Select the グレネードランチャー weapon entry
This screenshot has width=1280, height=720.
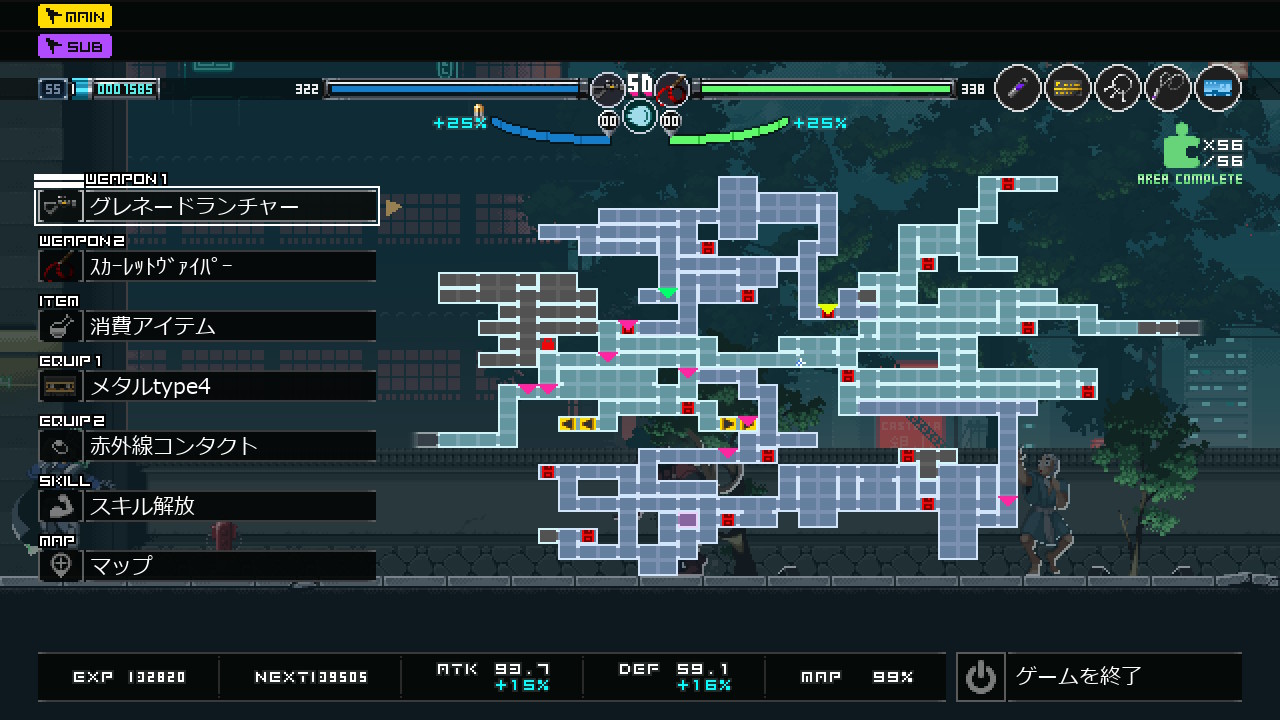pos(207,206)
